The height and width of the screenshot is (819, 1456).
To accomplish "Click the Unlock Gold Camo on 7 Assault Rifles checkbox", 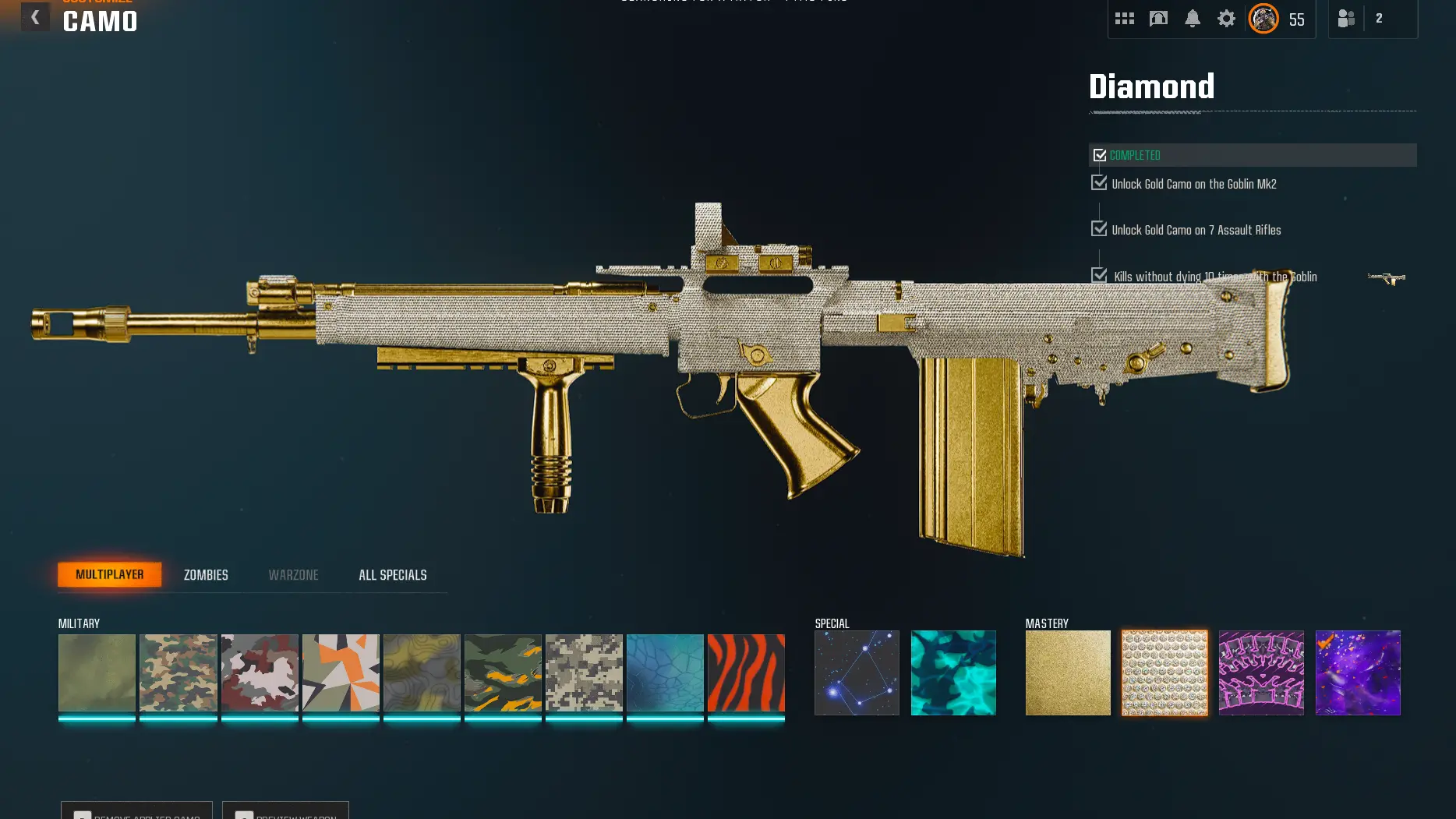I will point(1100,228).
